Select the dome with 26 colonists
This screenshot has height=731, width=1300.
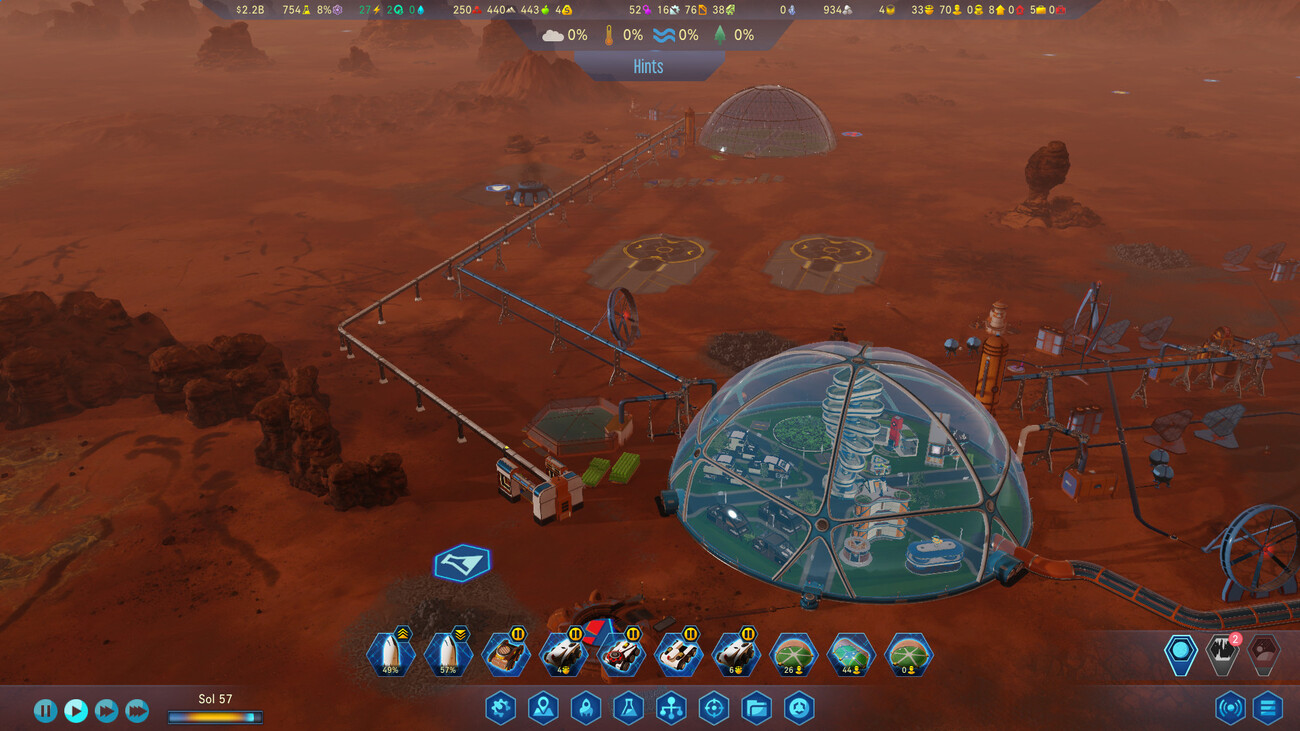[794, 655]
